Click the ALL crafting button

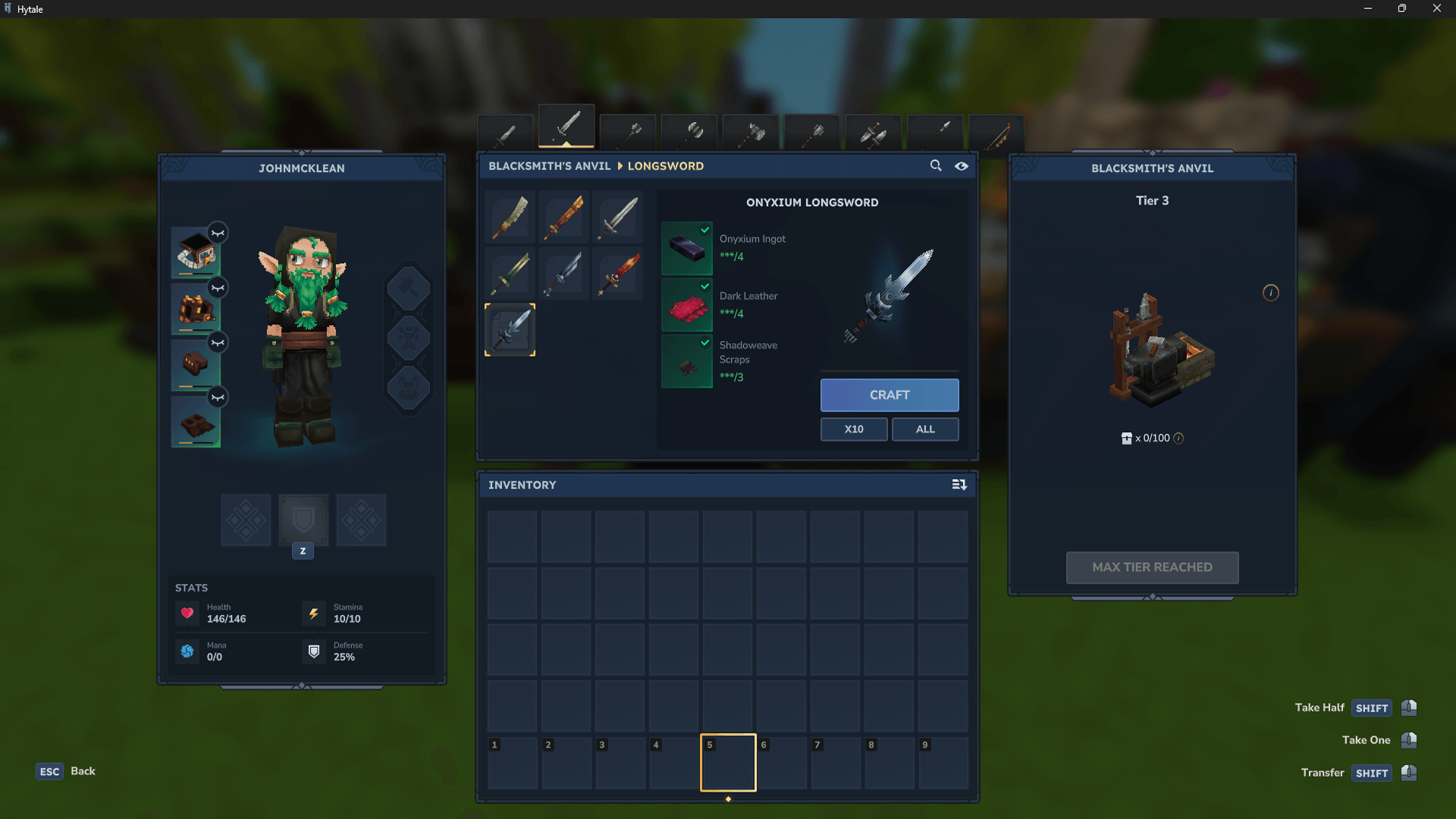pos(925,429)
